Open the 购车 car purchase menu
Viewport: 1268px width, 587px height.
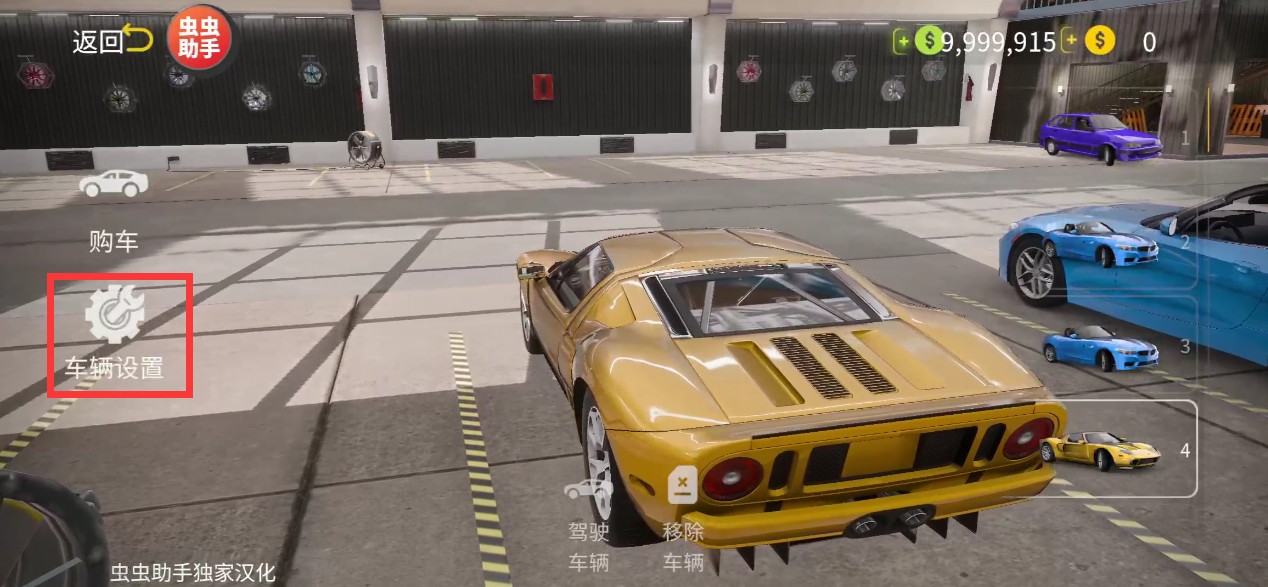click(114, 212)
